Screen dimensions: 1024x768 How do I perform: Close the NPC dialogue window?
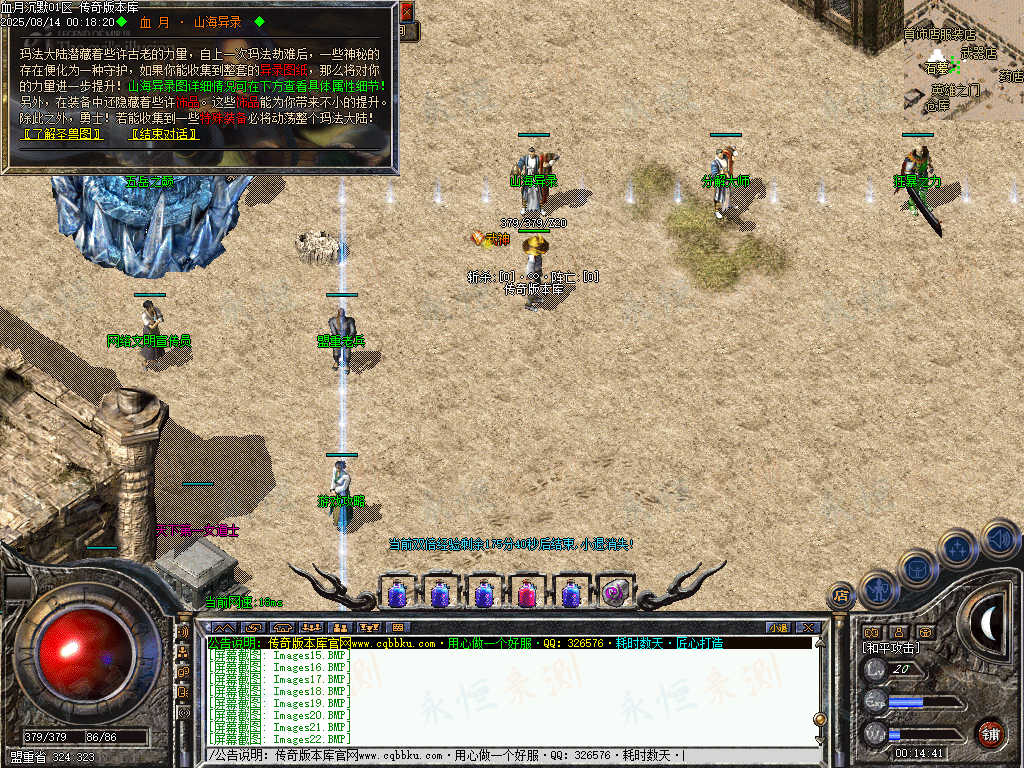click(x=406, y=12)
